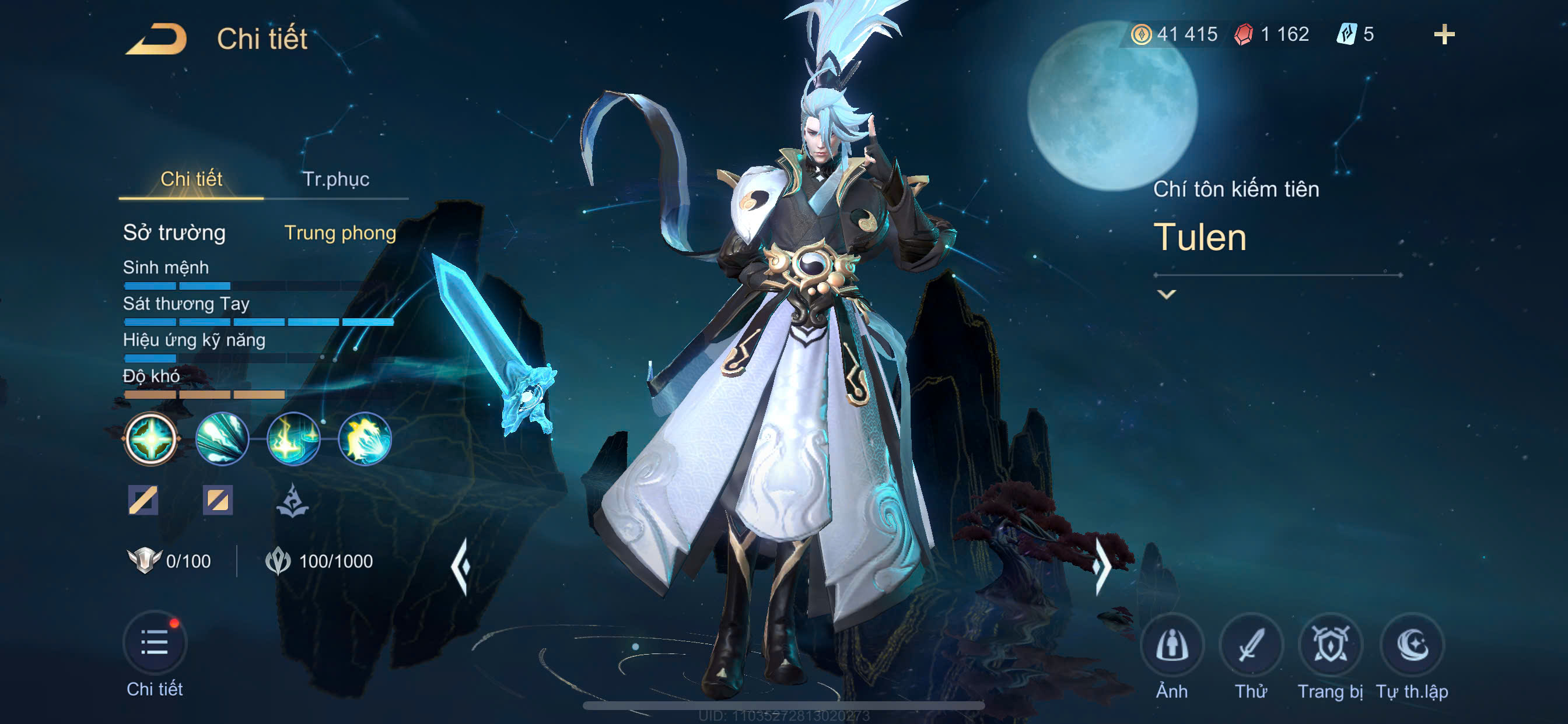This screenshot has width=1568, height=724.
Task: Show the previous hero with left arrow
Action: click(461, 566)
